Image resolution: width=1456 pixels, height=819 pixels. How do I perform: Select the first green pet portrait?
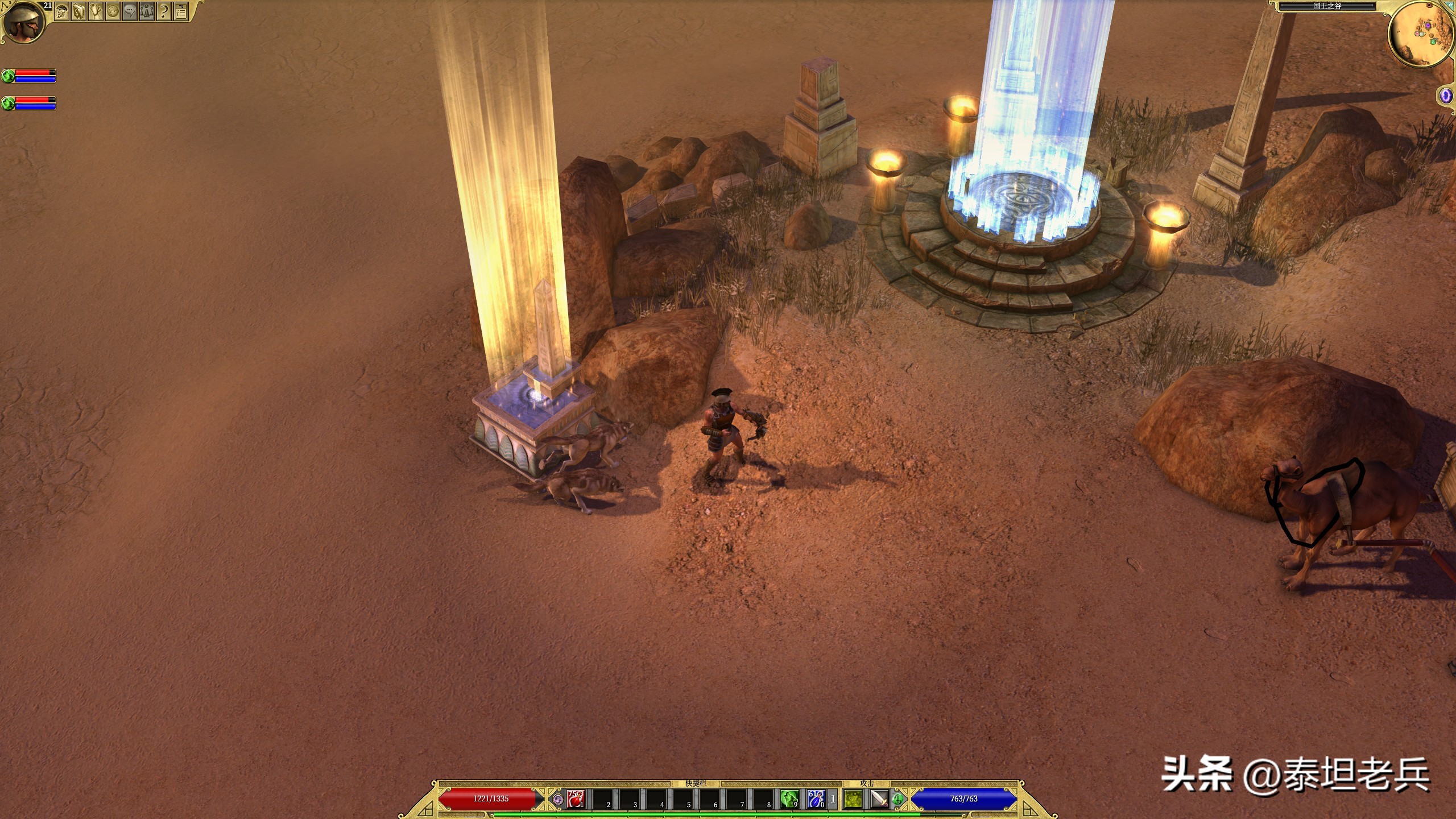click(8, 76)
